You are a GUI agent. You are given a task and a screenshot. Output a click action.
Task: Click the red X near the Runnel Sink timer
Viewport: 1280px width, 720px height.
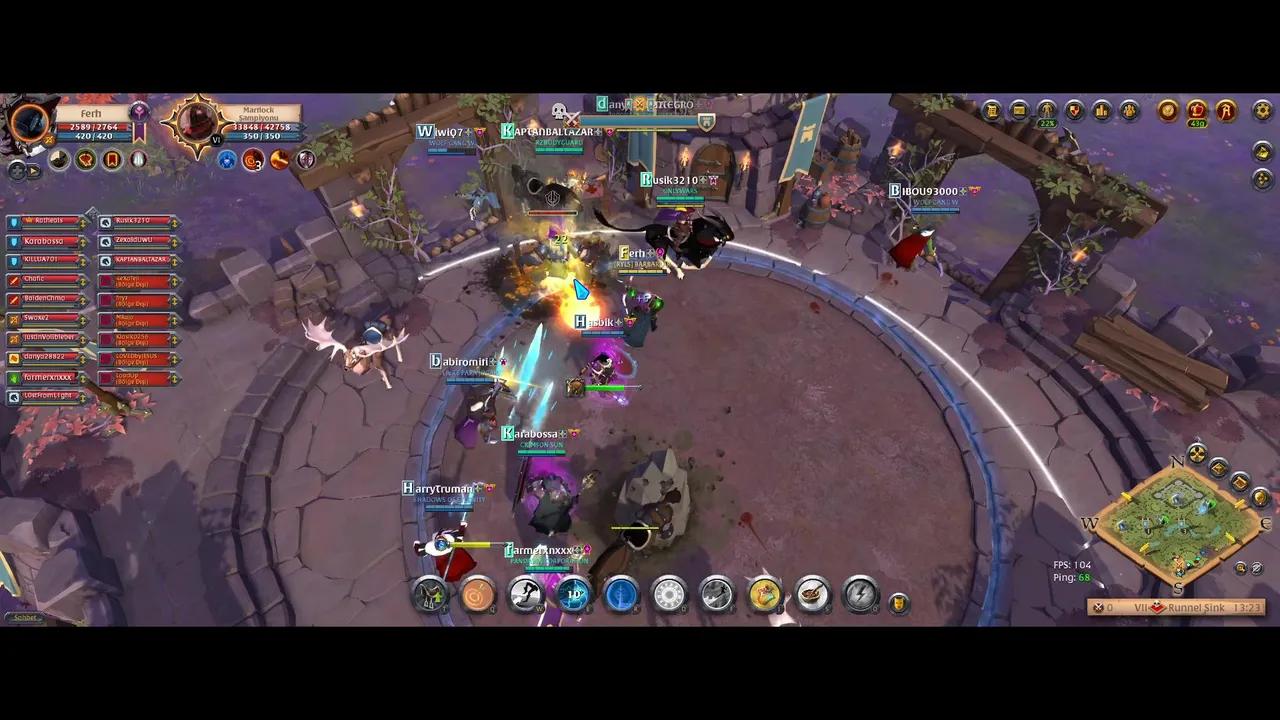[1098, 607]
